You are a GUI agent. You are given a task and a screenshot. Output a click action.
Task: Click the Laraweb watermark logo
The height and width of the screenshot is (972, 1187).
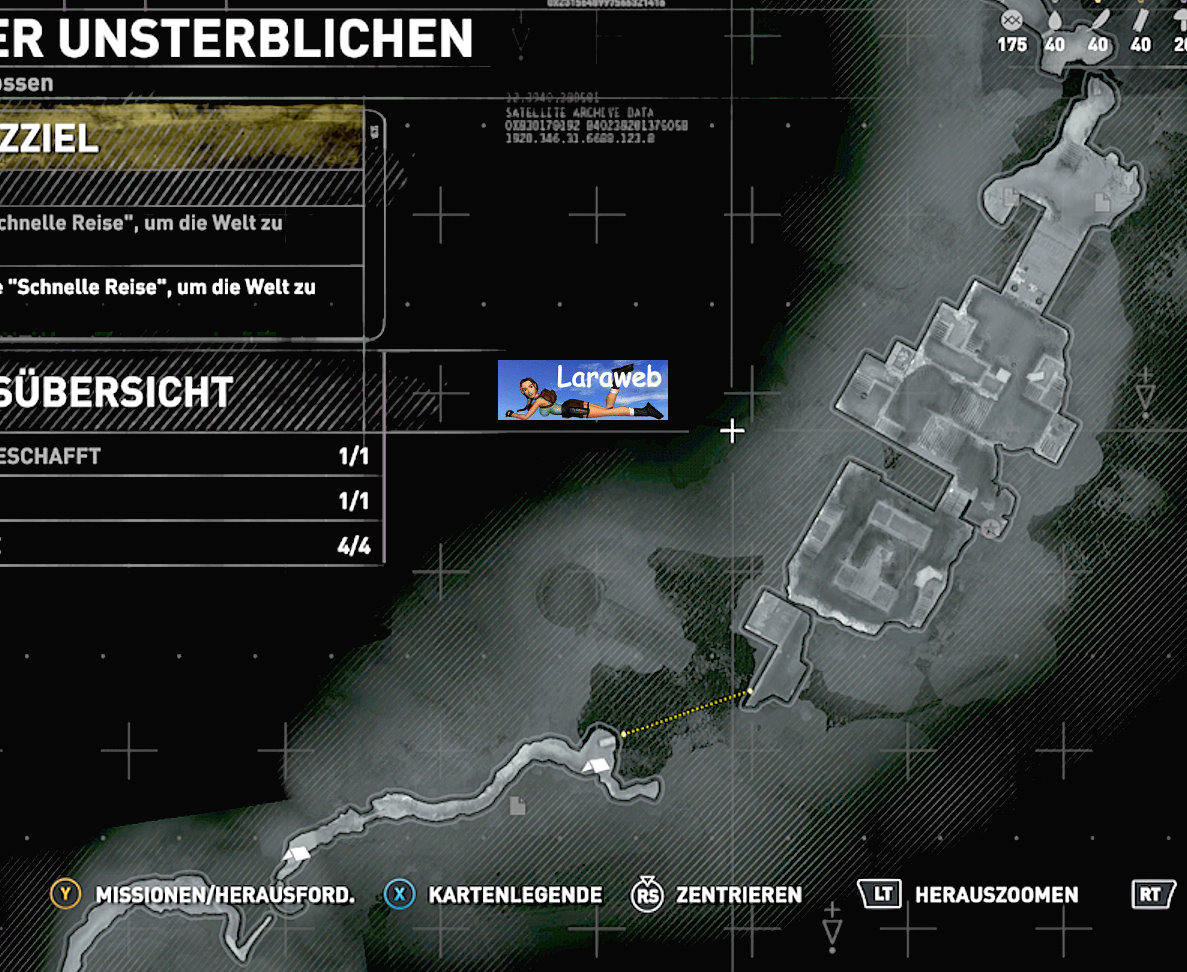[583, 390]
